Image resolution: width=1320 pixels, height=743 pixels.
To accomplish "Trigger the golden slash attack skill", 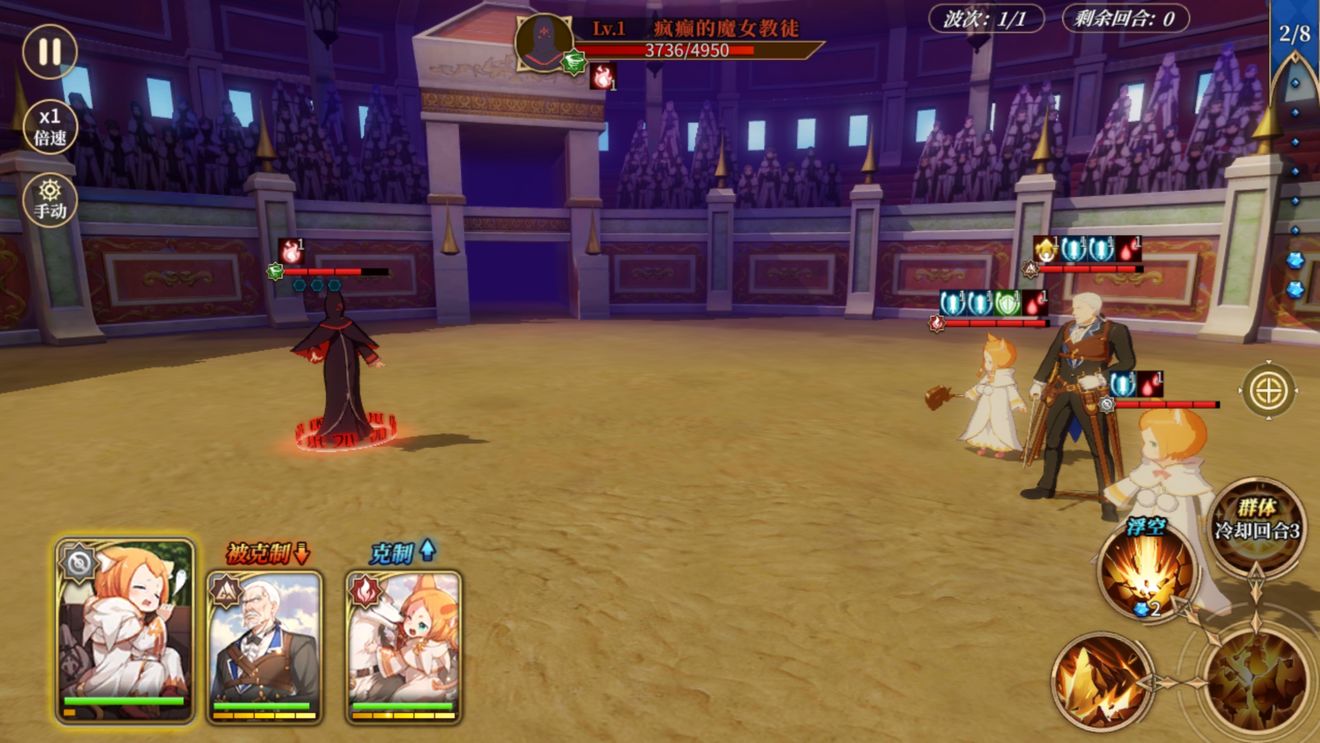I will click(x=1102, y=681).
